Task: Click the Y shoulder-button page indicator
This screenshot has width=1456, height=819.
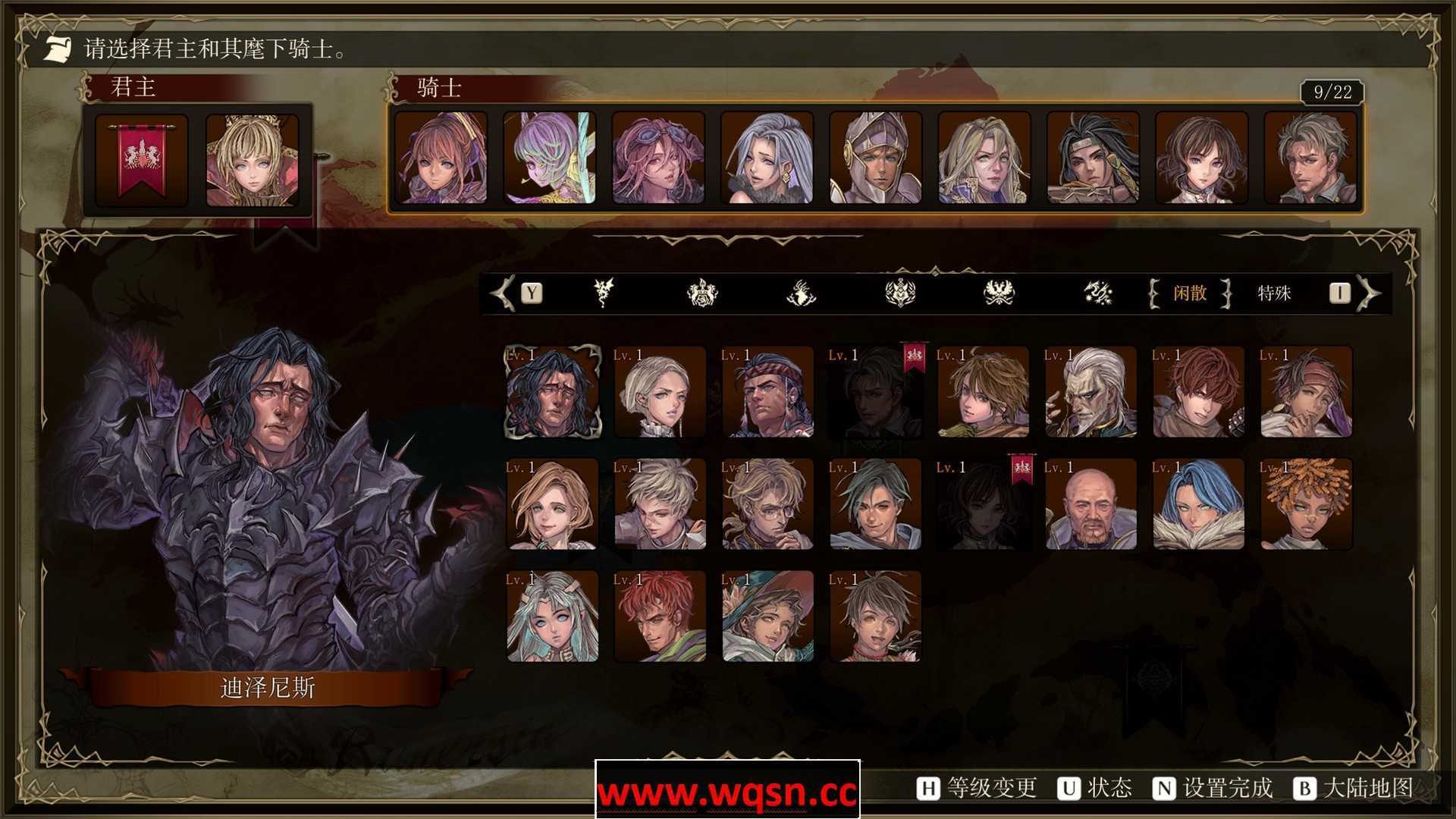Action: (531, 294)
